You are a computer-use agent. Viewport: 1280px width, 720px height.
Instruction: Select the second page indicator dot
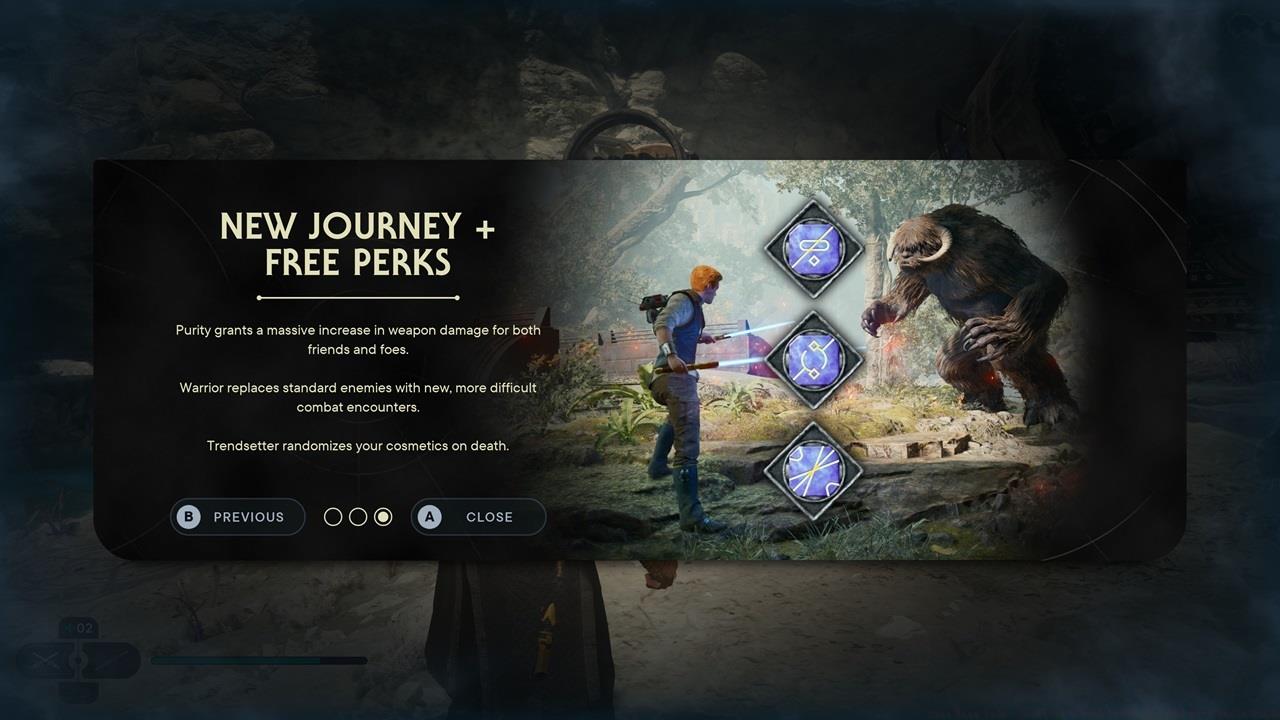(x=358, y=516)
